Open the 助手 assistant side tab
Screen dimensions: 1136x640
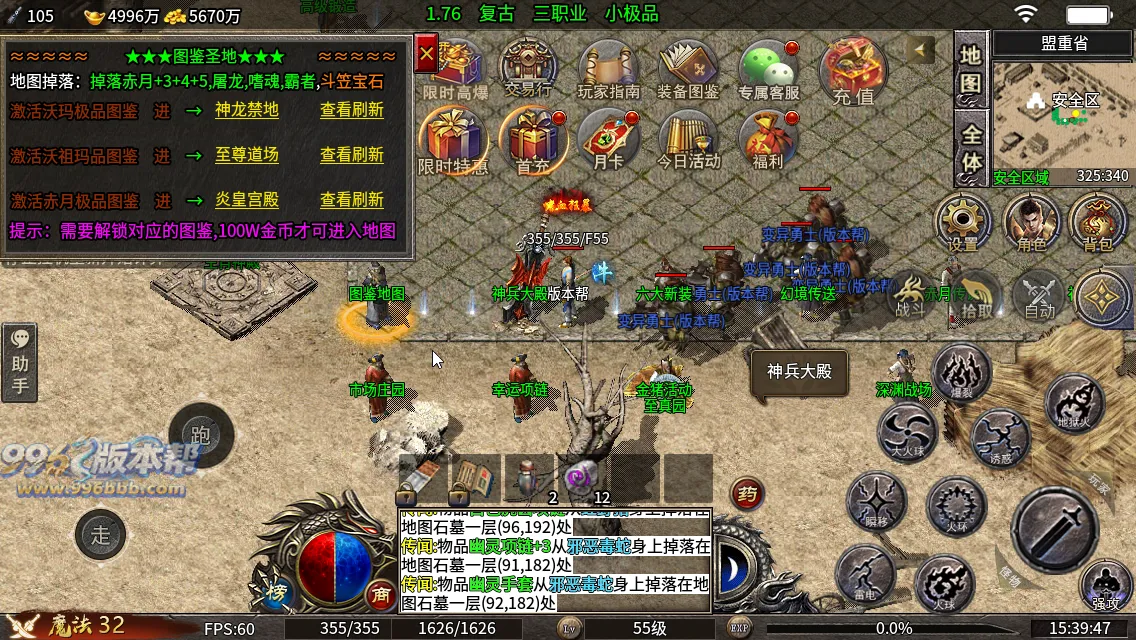point(20,362)
